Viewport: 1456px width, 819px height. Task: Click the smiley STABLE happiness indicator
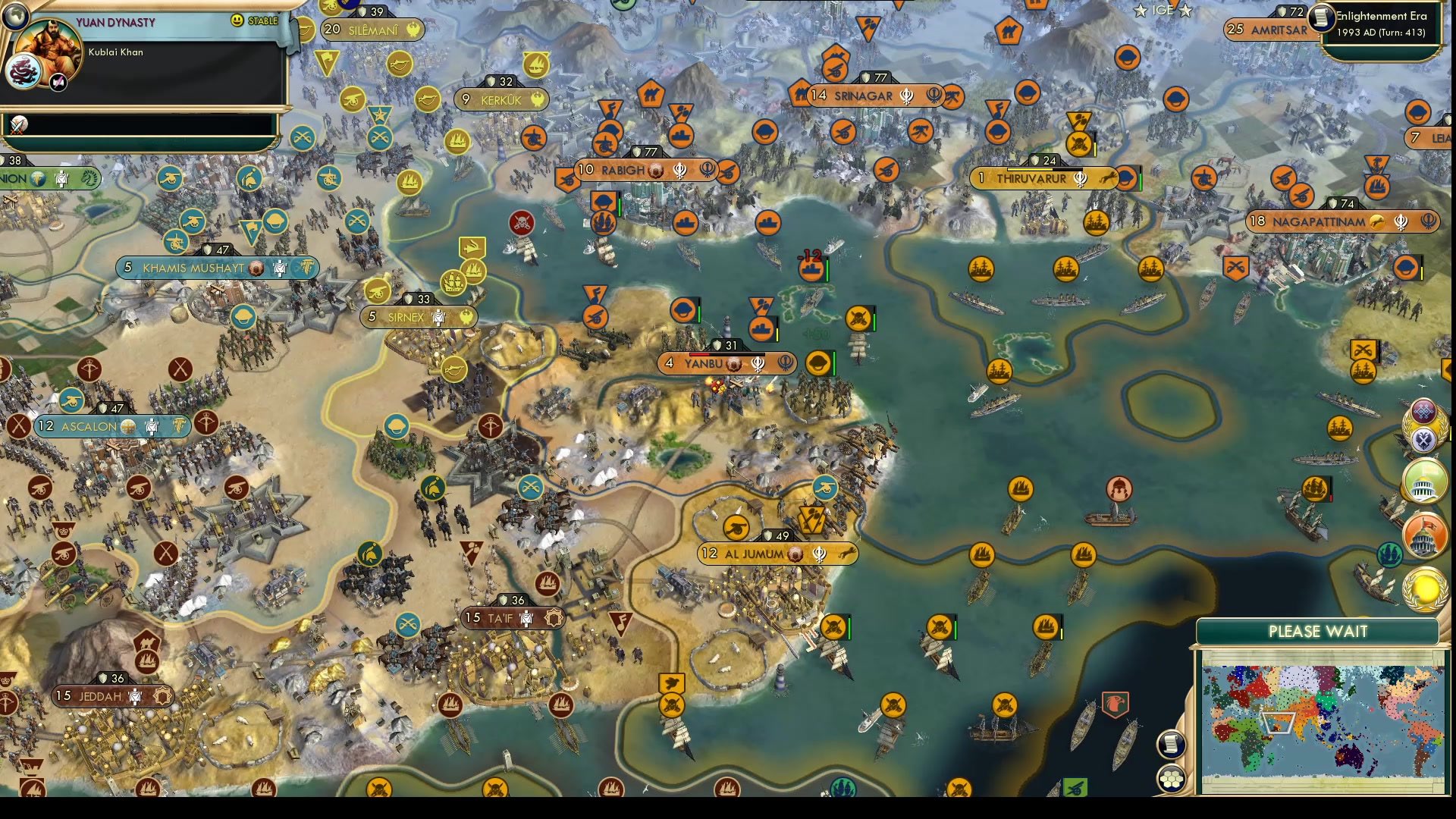[x=238, y=20]
